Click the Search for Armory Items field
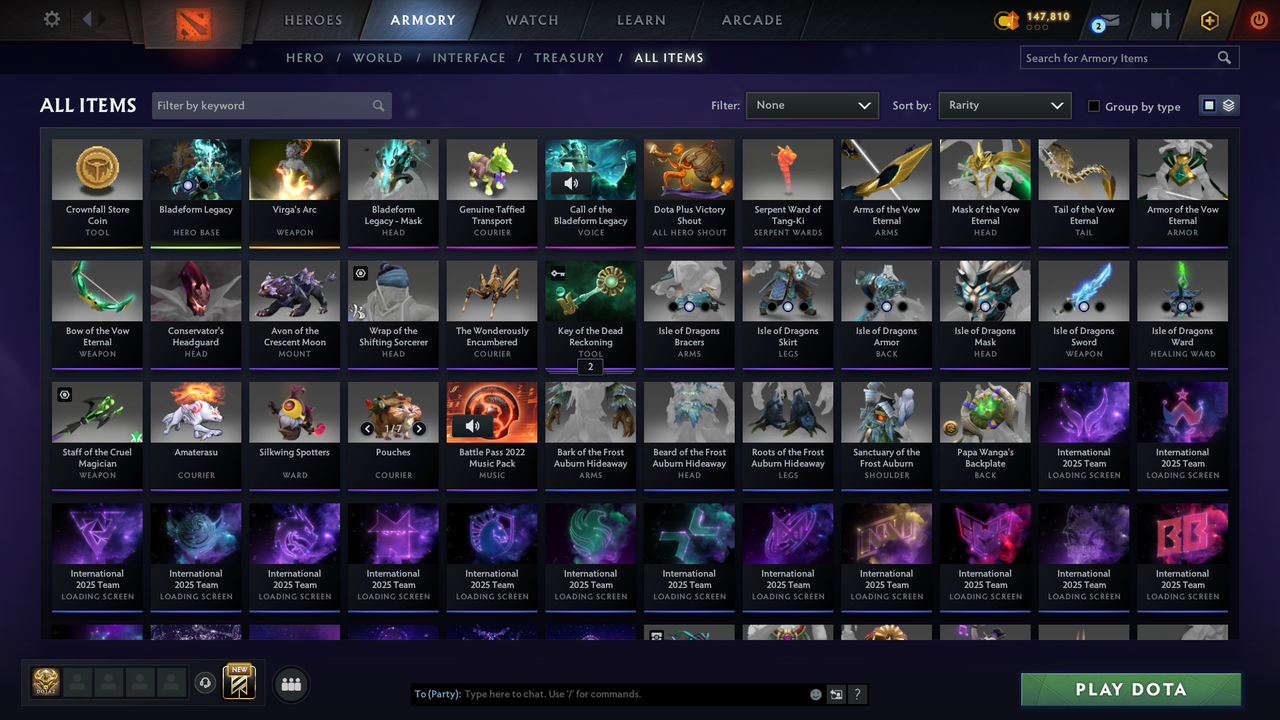The height and width of the screenshot is (720, 1280). 1120,57
